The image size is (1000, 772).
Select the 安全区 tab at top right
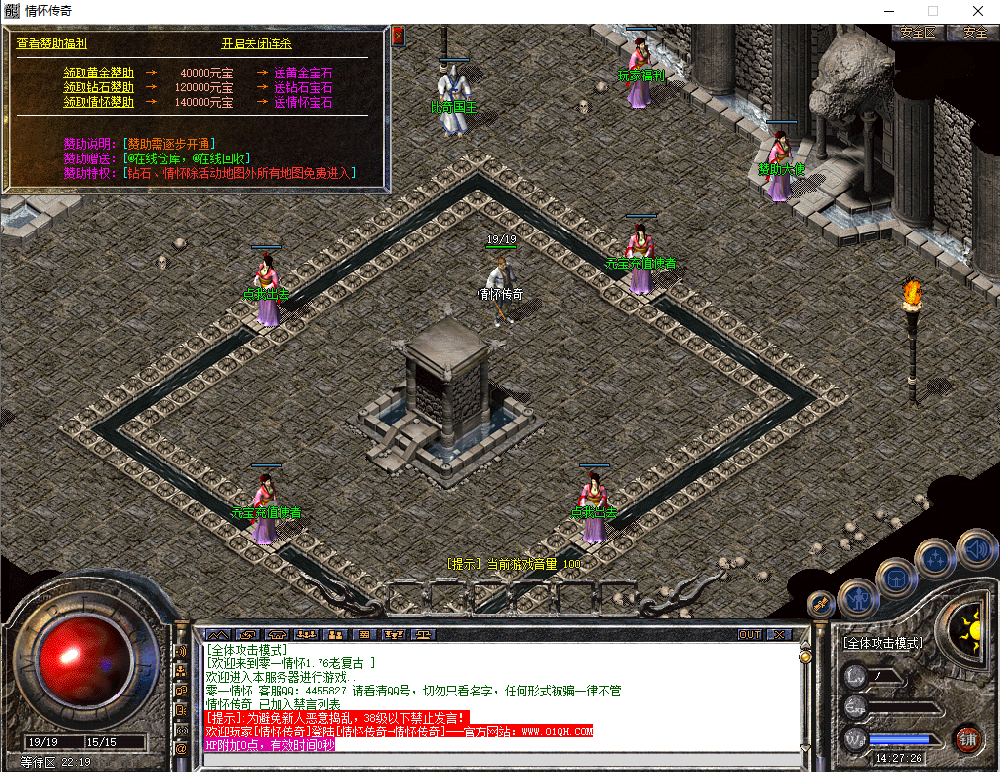coord(918,33)
